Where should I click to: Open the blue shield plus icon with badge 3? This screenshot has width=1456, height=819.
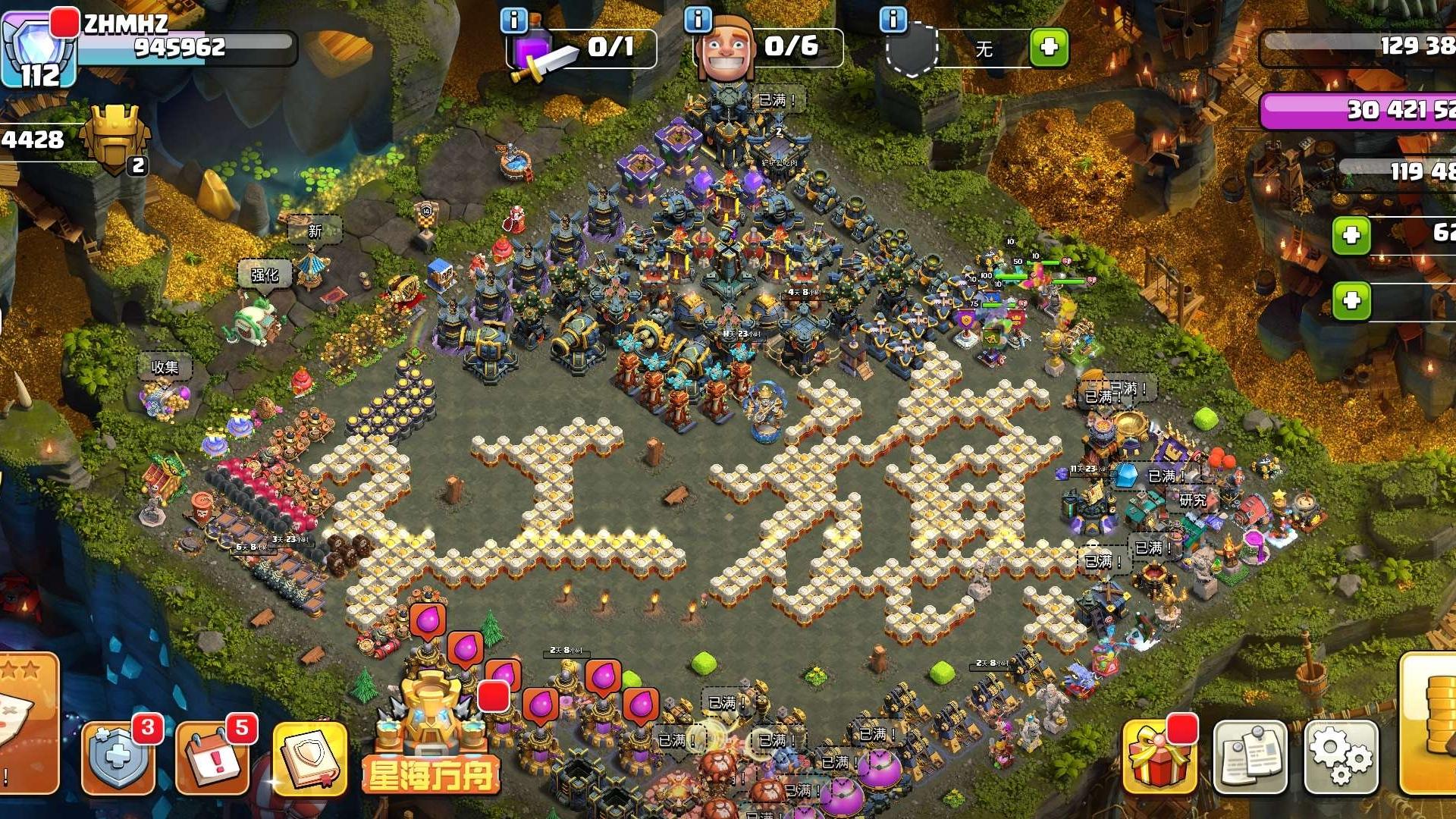point(118,758)
